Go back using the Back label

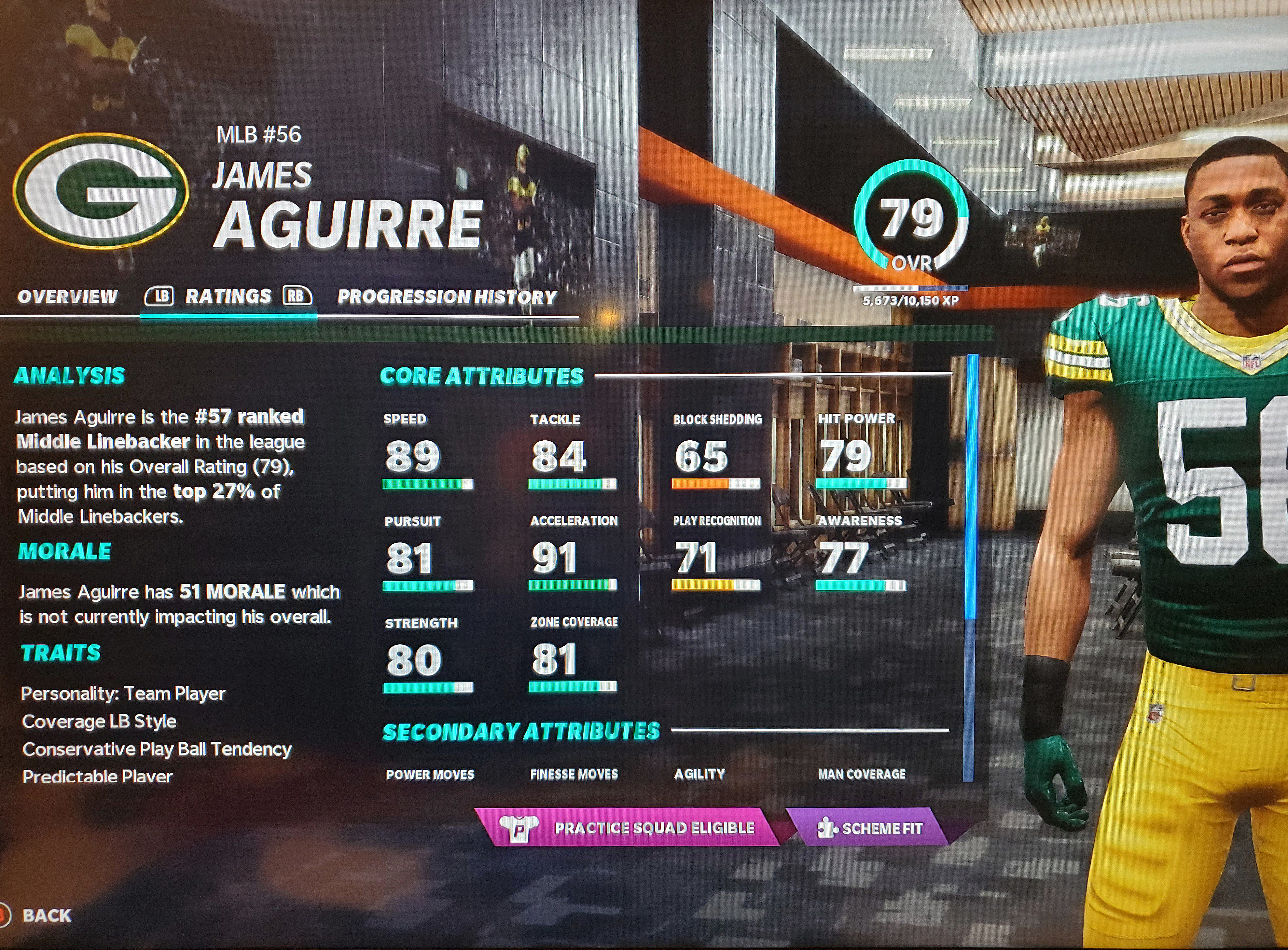pyautogui.click(x=47, y=915)
